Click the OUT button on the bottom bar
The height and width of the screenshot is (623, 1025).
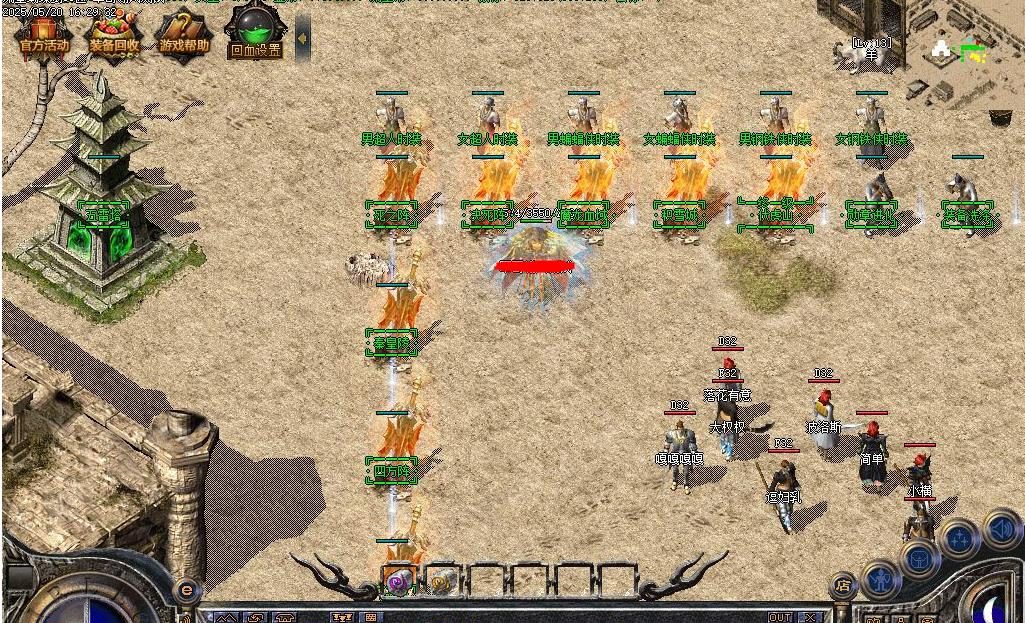(780, 617)
